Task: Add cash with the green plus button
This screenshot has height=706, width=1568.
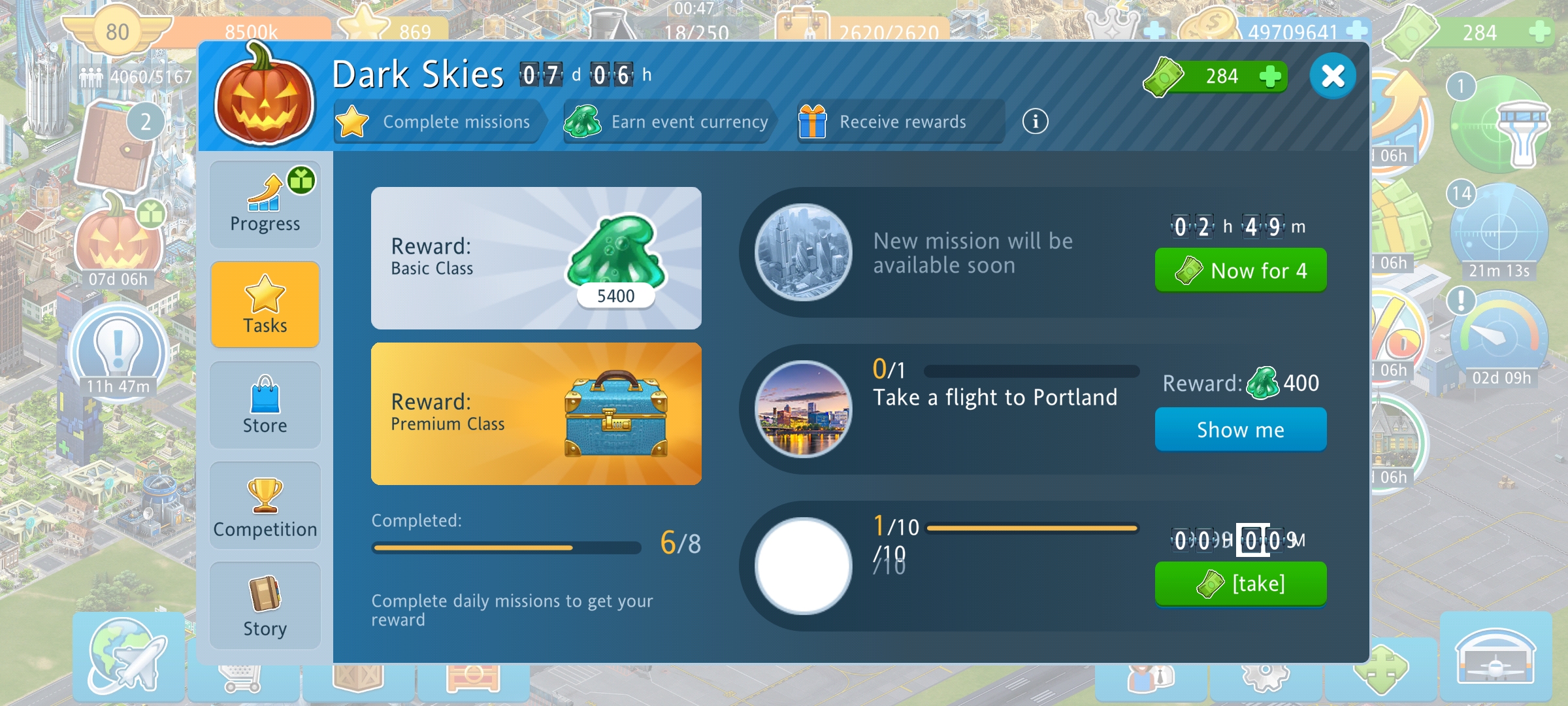Action: tap(1269, 76)
